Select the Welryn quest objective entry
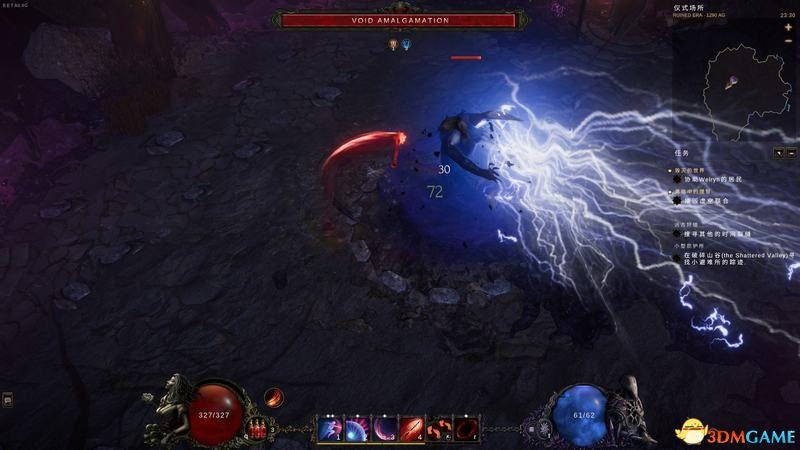Viewport: 800px width, 450px height. tap(718, 178)
